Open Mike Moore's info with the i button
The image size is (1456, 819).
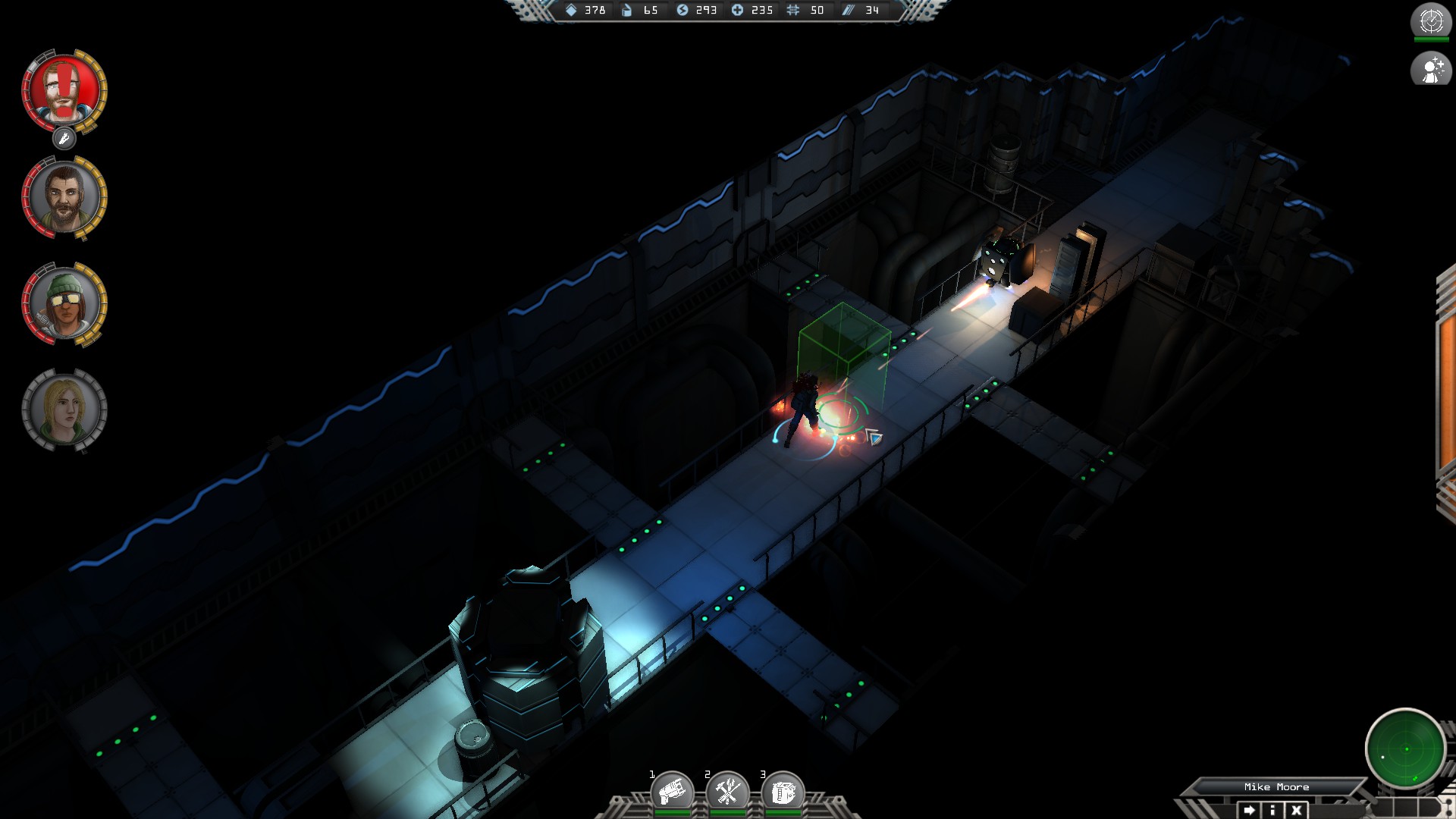pos(1272,810)
